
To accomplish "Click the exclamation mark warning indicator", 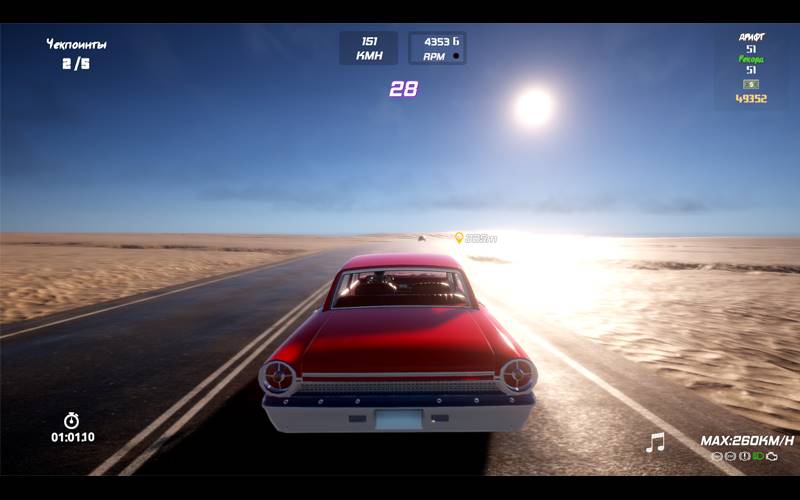I will tap(744, 456).
